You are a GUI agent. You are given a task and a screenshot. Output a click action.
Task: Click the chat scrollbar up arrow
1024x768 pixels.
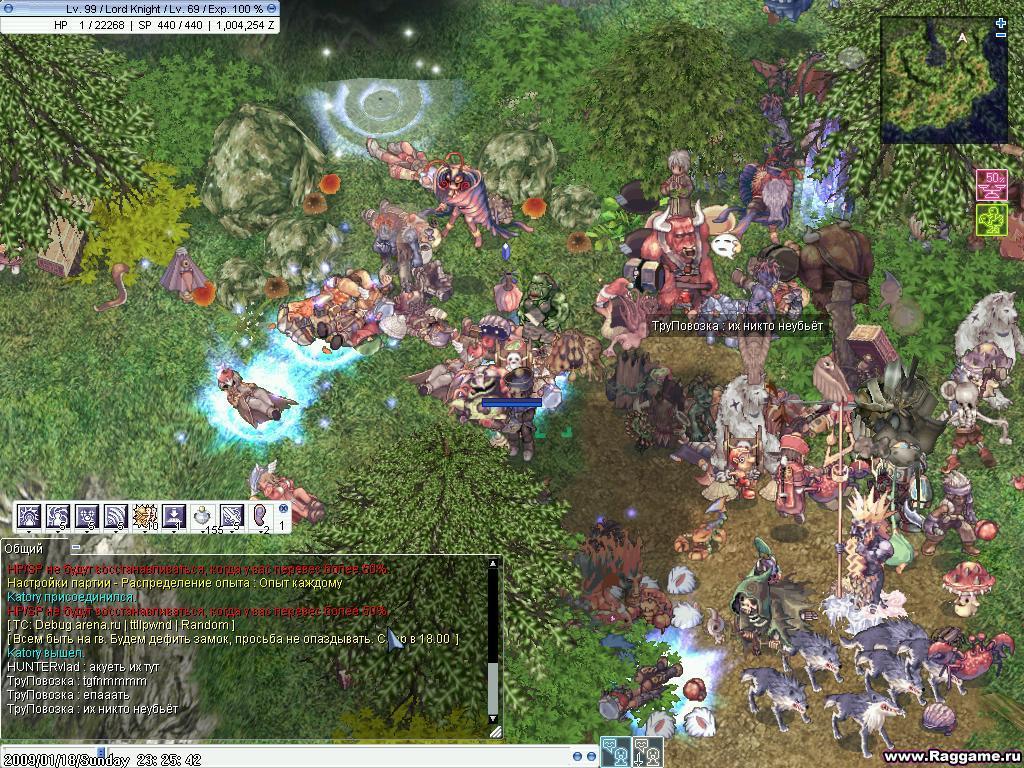click(x=492, y=564)
